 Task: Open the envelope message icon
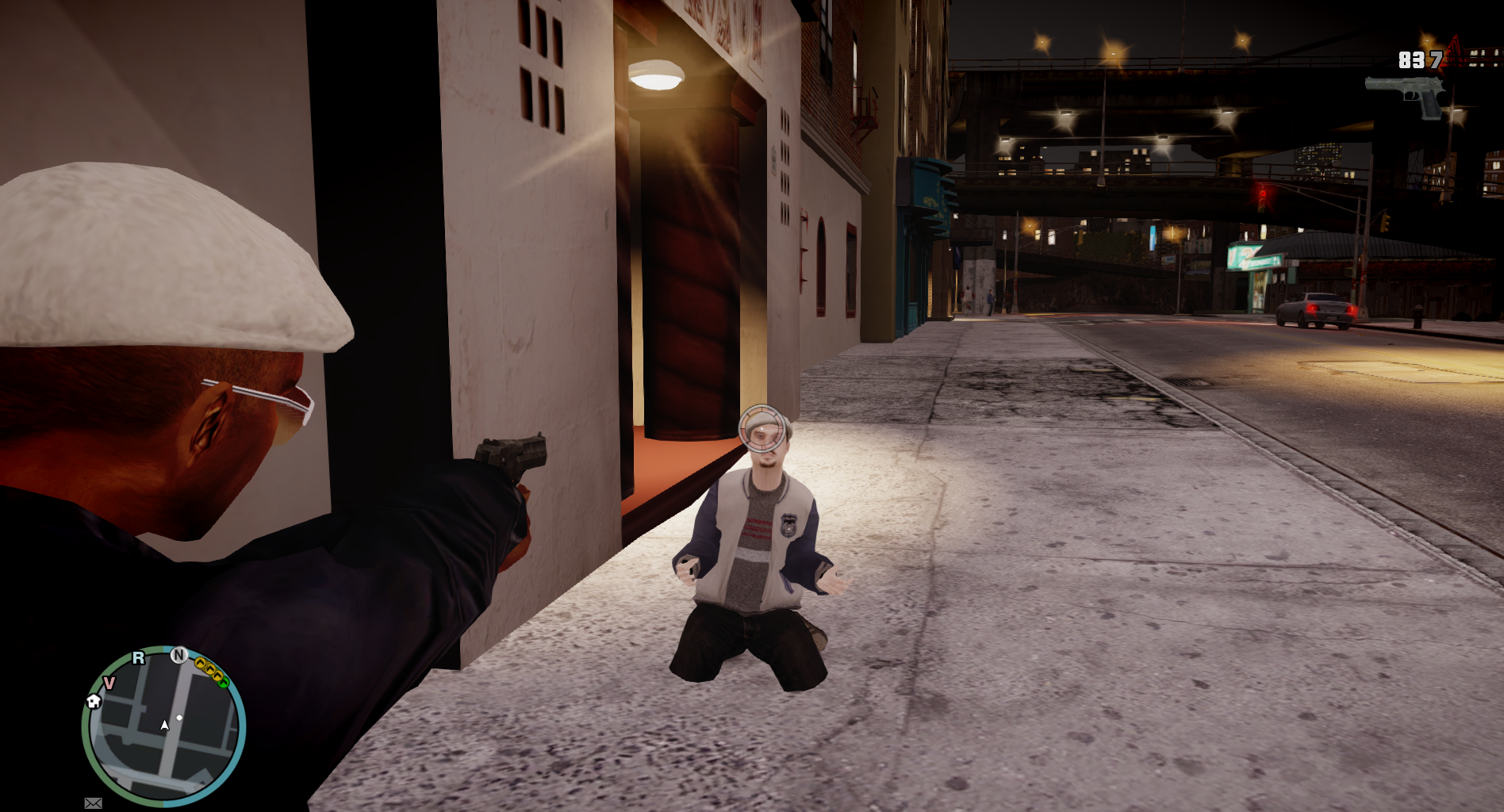tap(93, 803)
